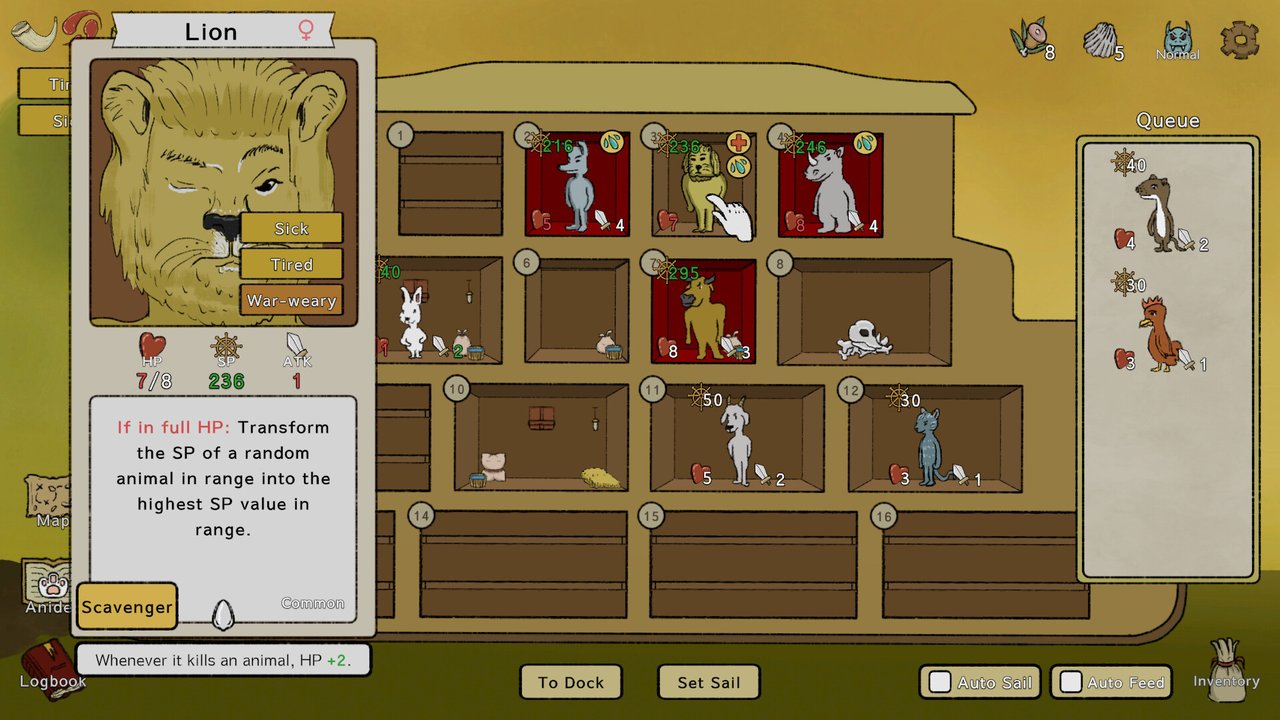This screenshot has height=720, width=1280.
Task: Pick the horse in cabin 7
Action: click(702, 316)
